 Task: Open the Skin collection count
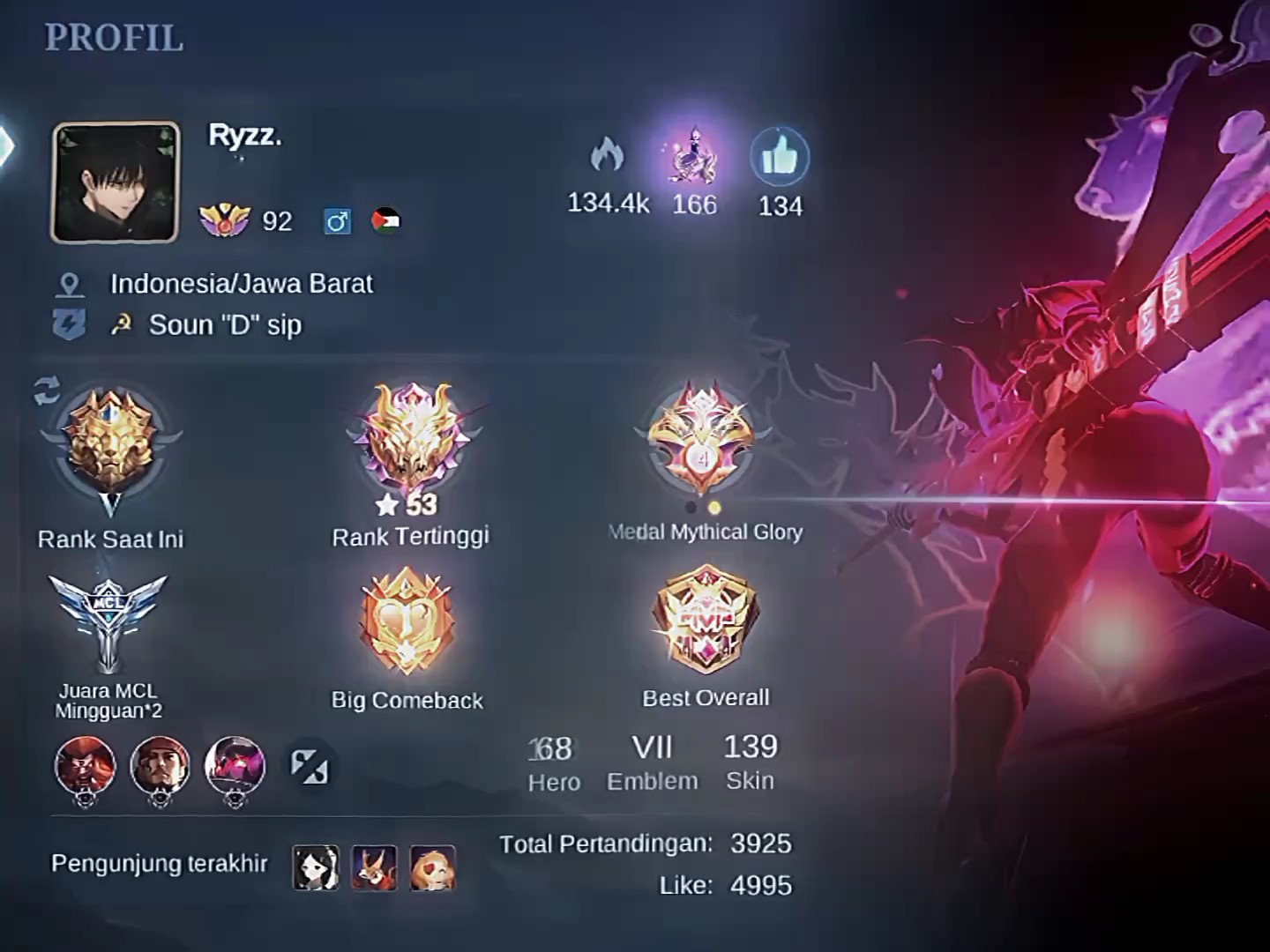[x=751, y=762]
